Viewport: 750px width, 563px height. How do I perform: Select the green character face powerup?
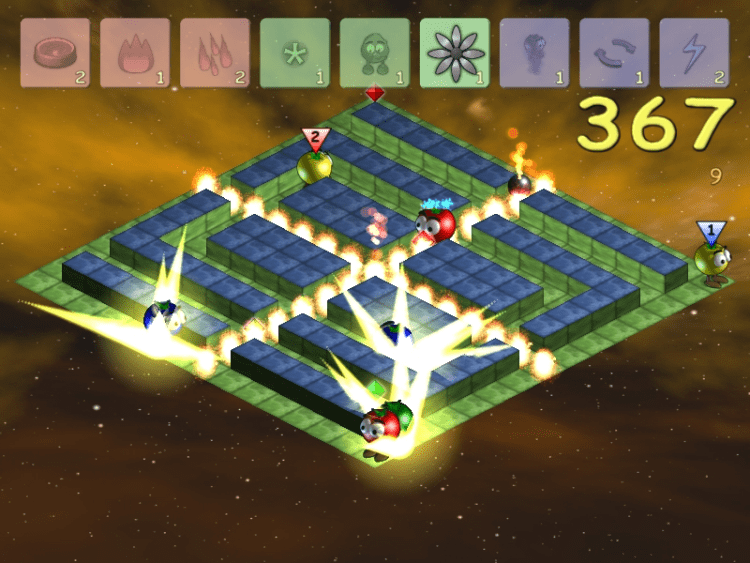pyautogui.click(x=375, y=53)
